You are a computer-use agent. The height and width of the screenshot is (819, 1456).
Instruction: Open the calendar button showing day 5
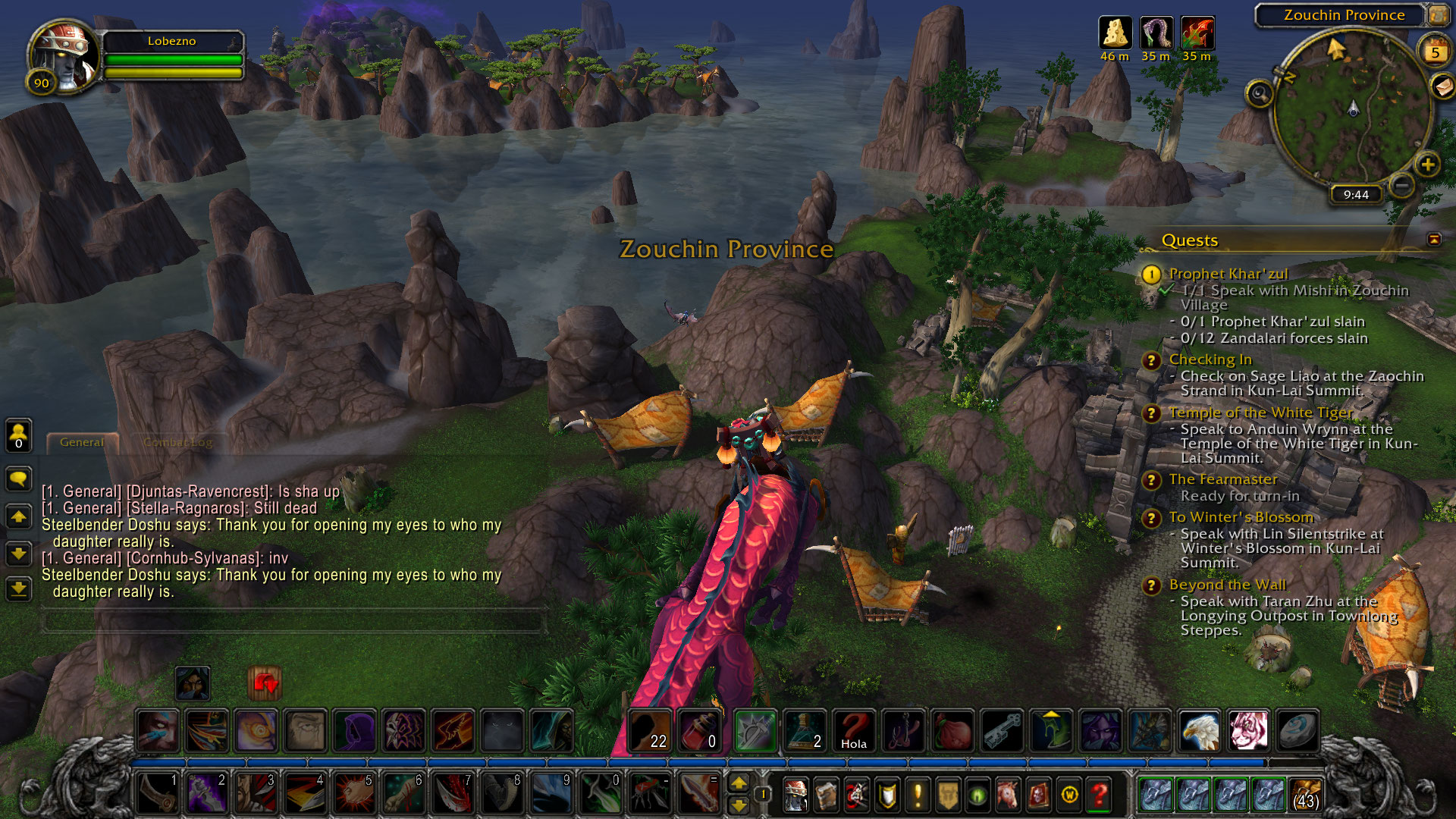click(1435, 52)
